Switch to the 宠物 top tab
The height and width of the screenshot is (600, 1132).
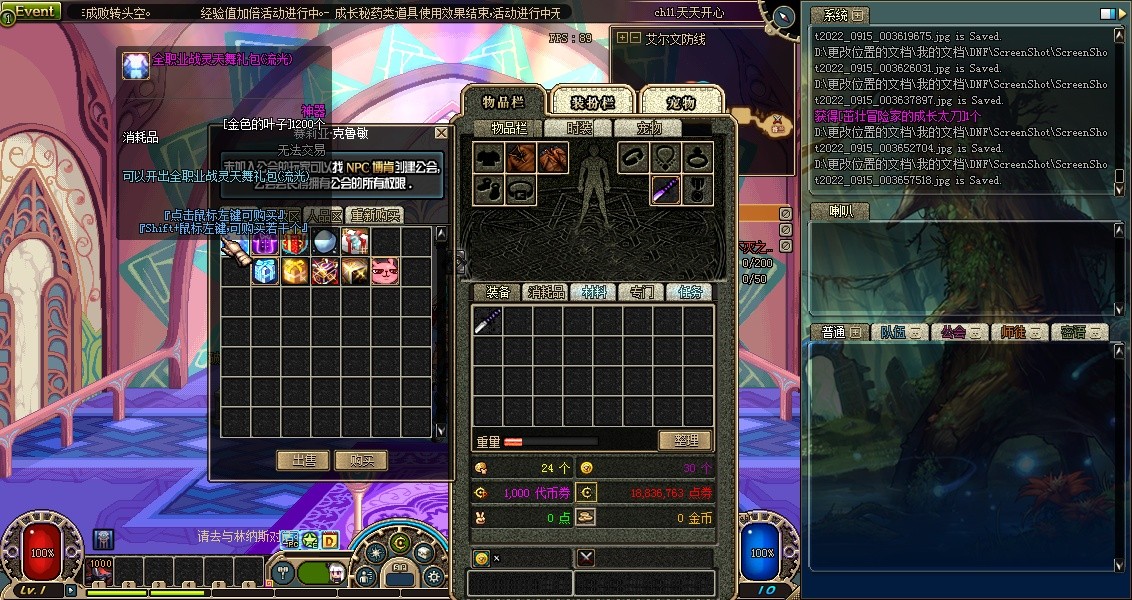click(x=681, y=102)
